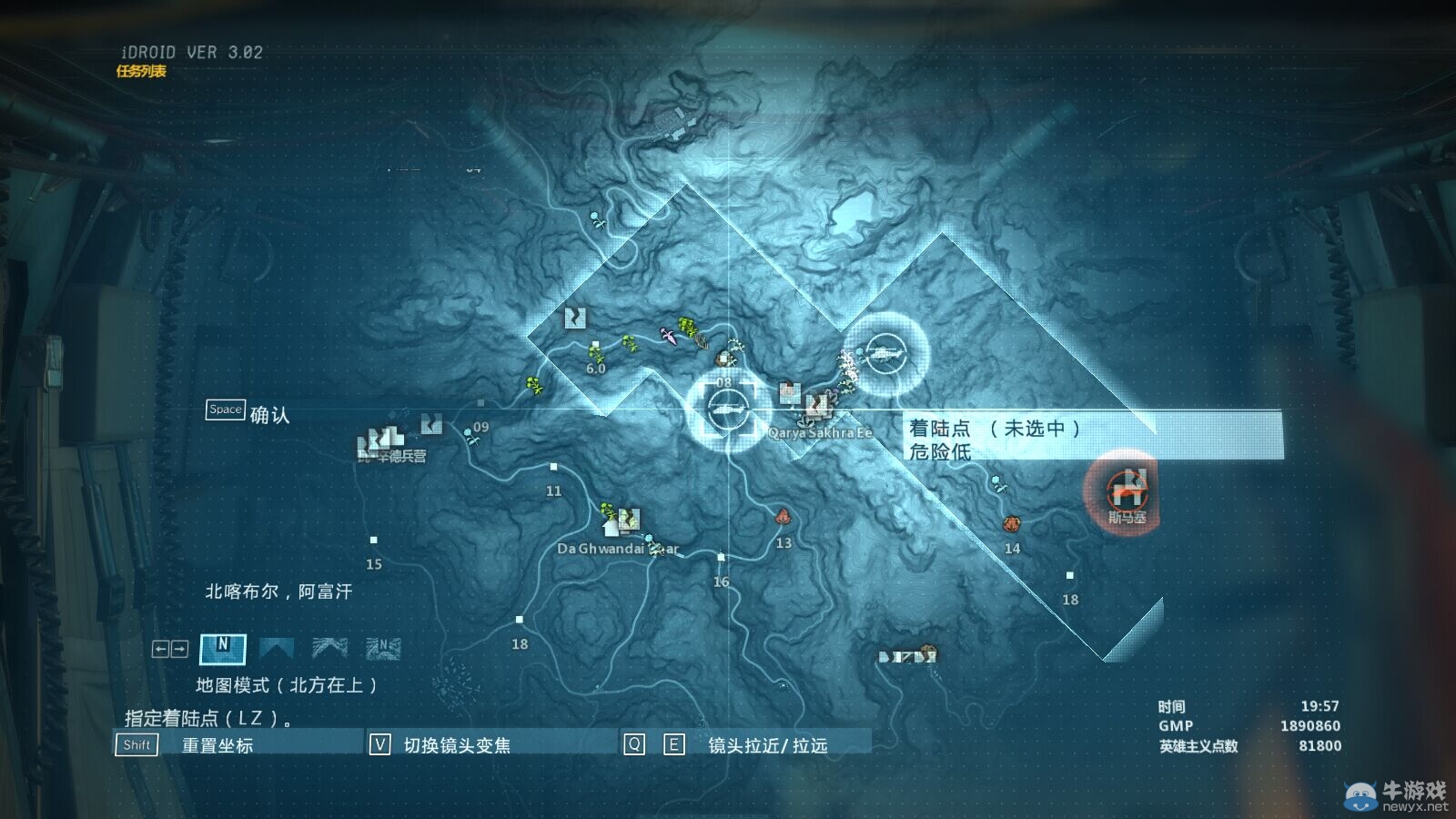Click the left arrow to switch pages
The width and height of the screenshot is (1456, 819).
point(161,648)
